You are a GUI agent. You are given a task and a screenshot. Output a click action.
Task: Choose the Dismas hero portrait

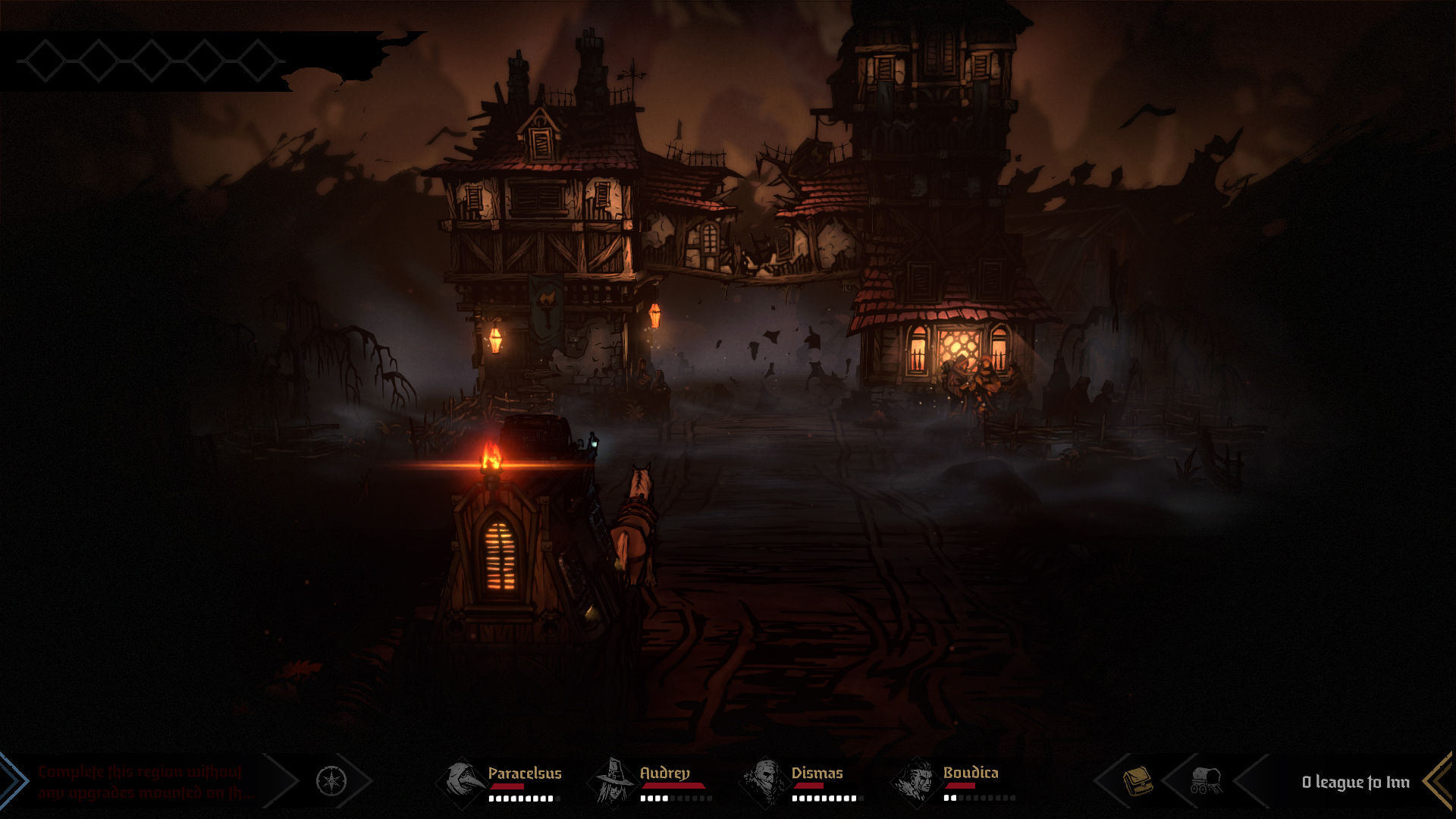[765, 780]
